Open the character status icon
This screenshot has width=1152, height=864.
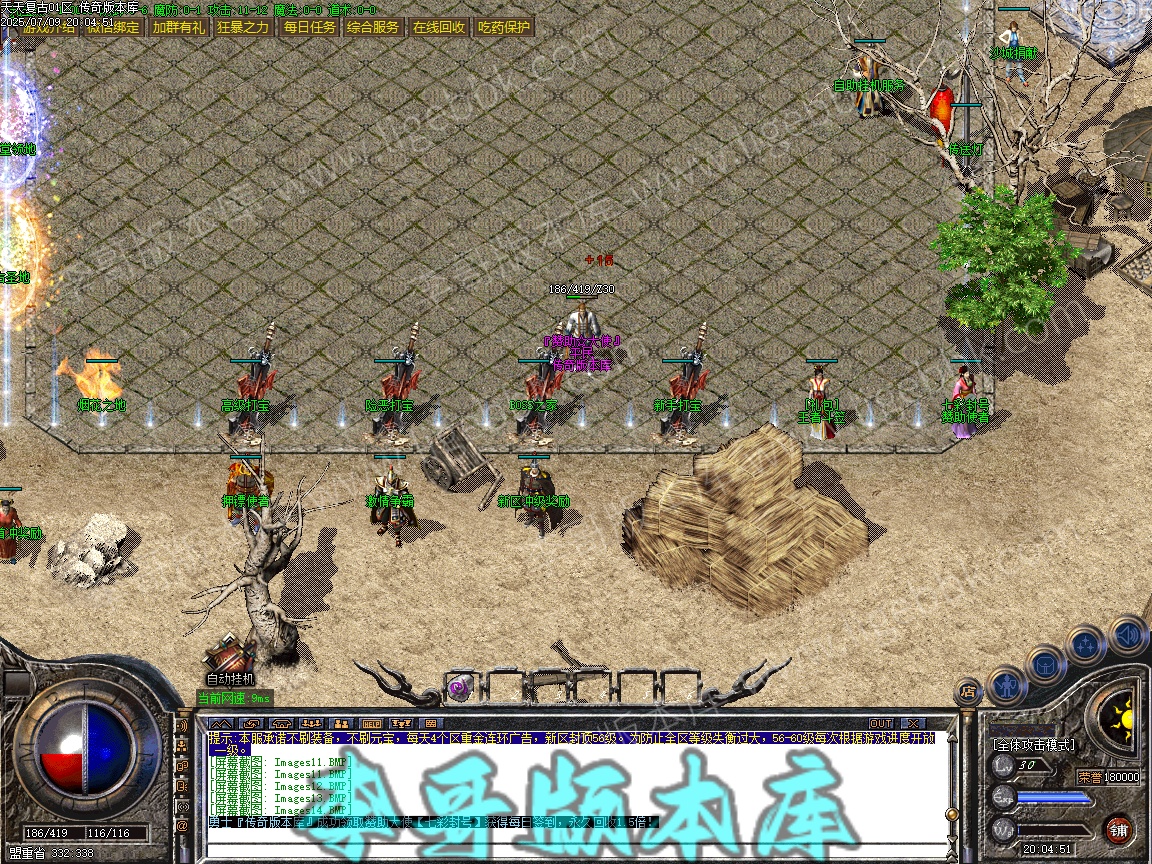click(1006, 685)
